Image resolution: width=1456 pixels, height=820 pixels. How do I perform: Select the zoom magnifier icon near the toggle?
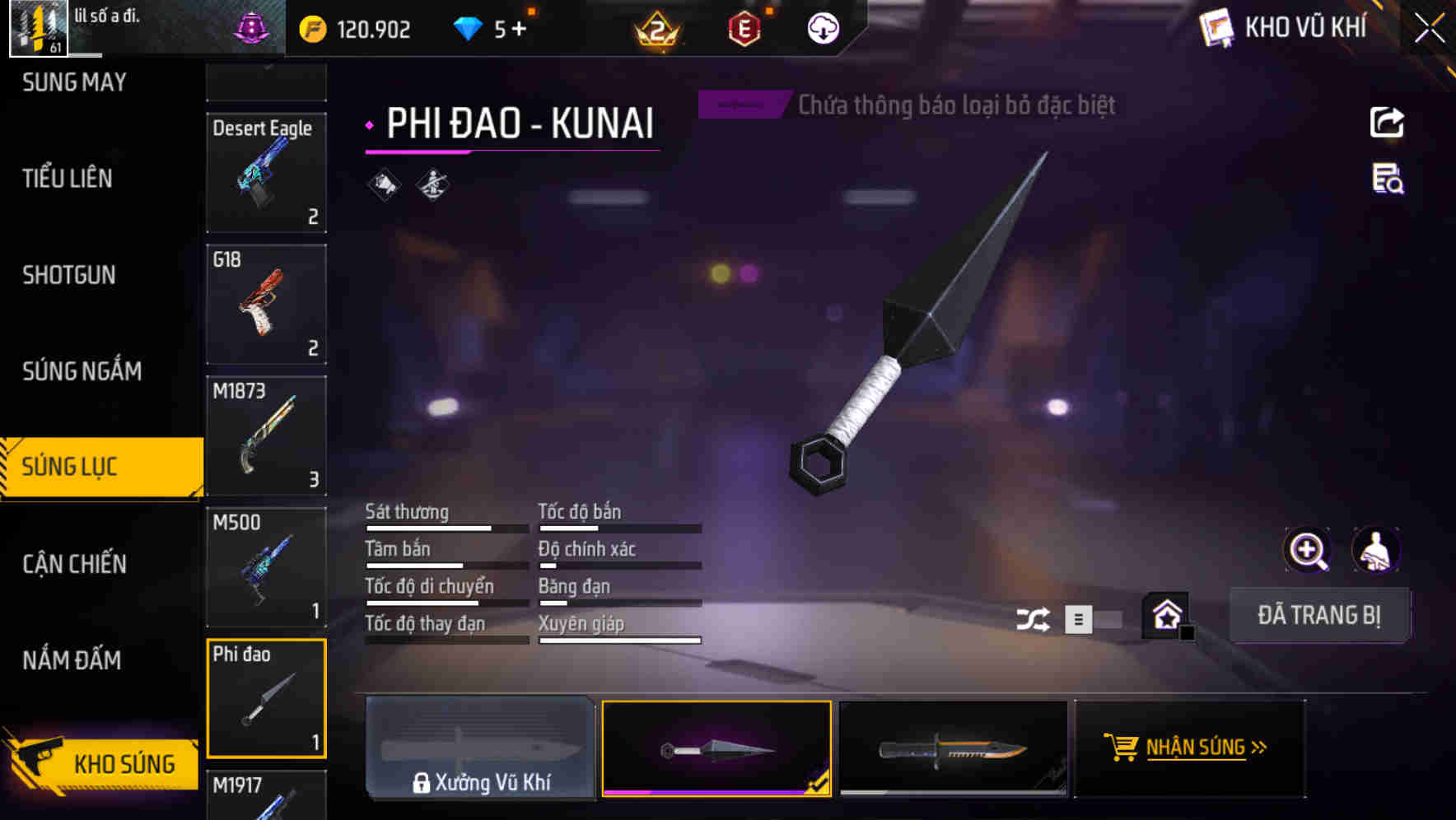pyautogui.click(x=1306, y=550)
